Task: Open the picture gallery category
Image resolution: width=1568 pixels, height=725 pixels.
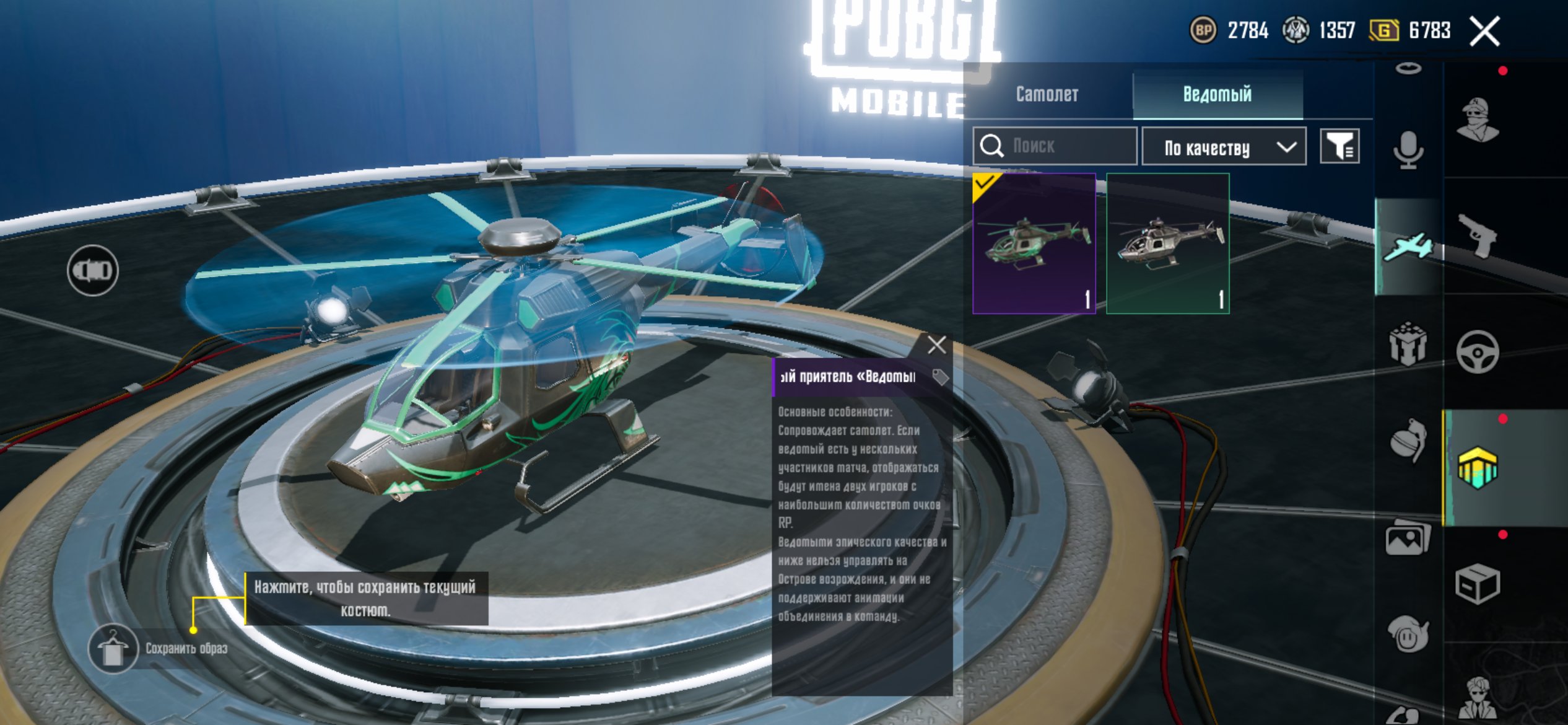Action: click(1408, 539)
